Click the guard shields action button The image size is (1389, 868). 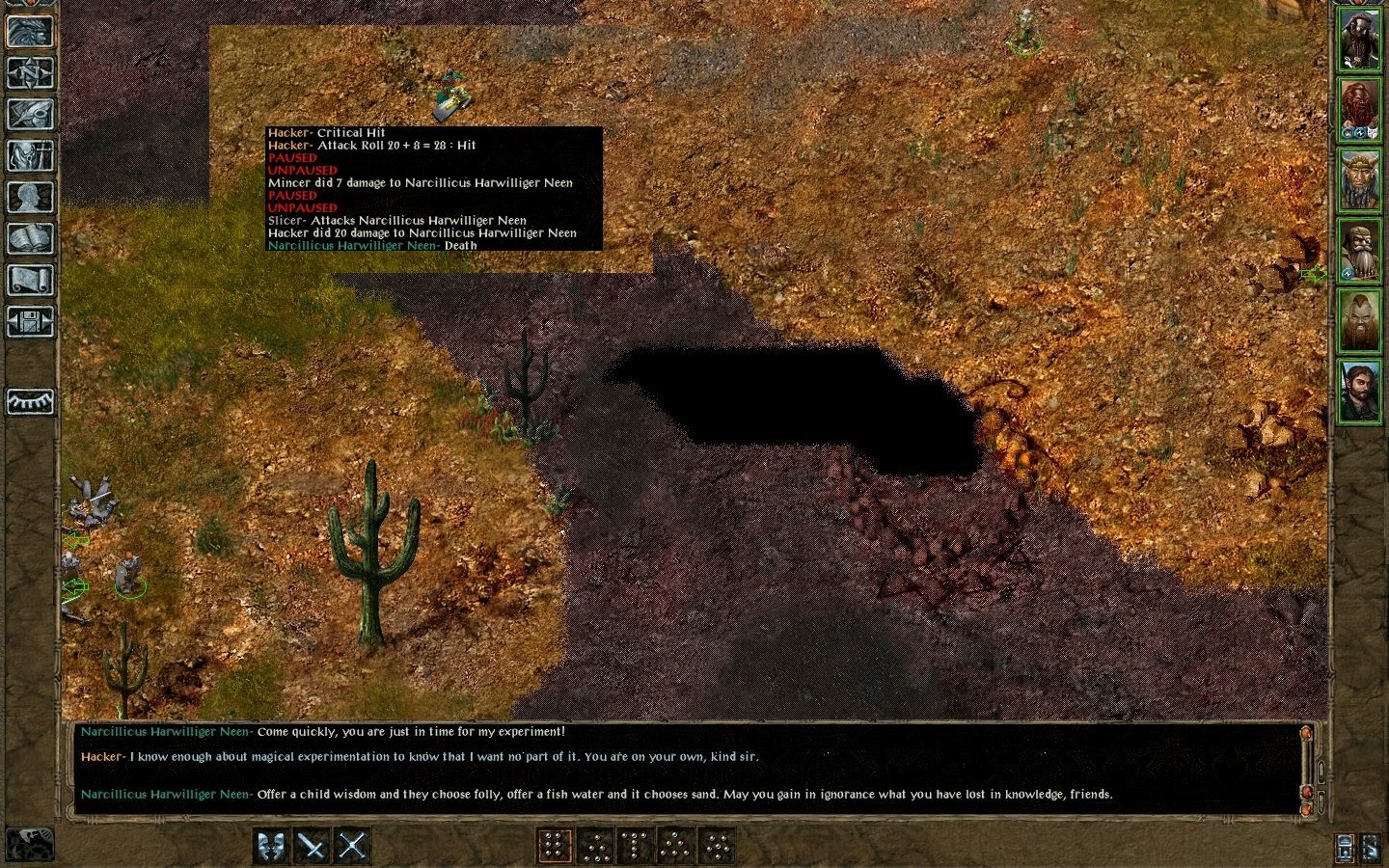click(x=271, y=846)
